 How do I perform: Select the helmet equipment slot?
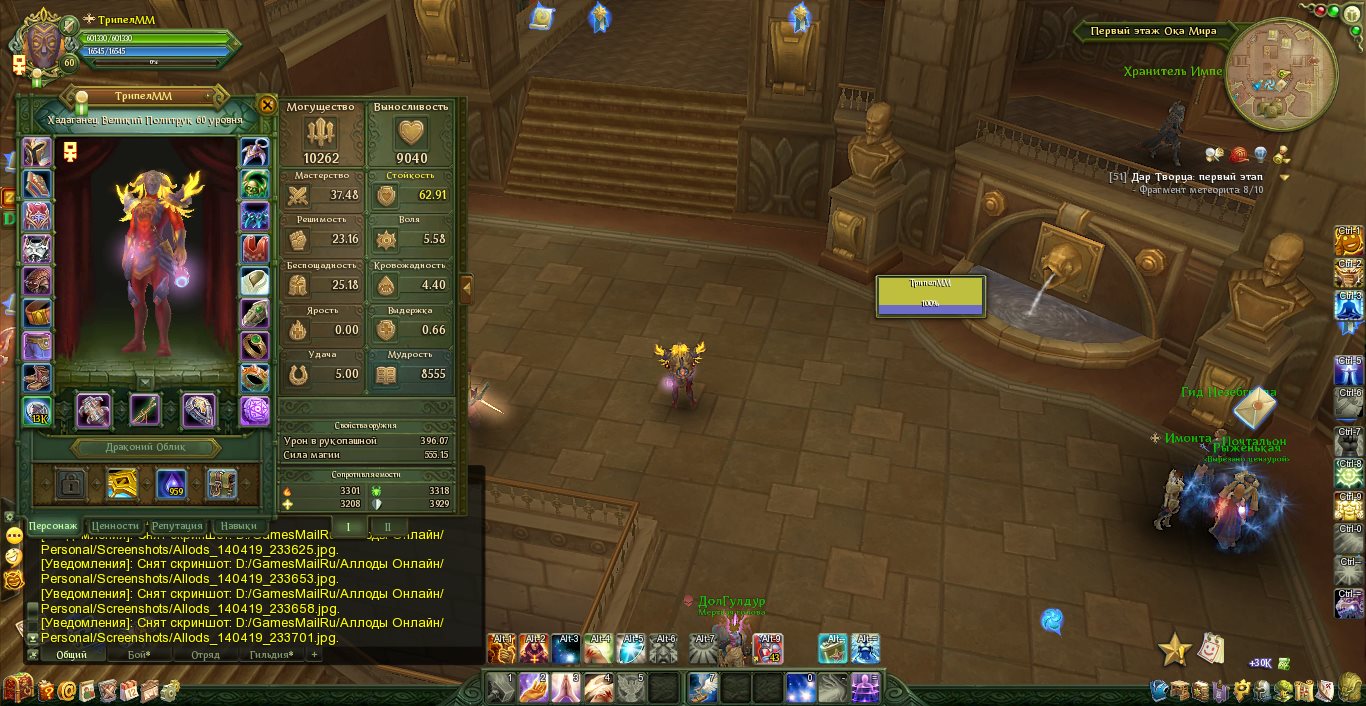[37, 153]
